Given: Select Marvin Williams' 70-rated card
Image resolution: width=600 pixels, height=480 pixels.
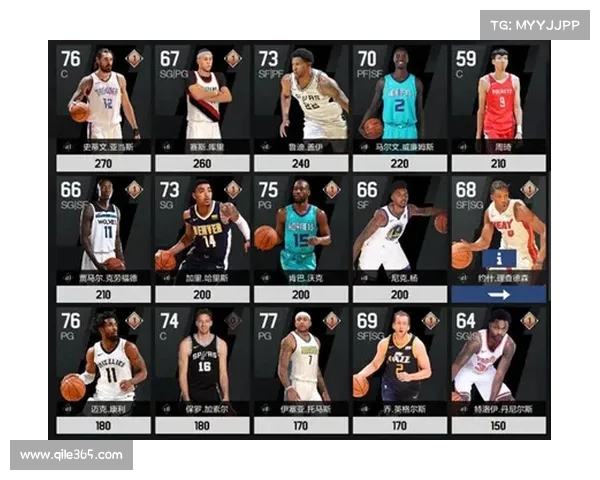Looking at the screenshot, I should point(400,100).
